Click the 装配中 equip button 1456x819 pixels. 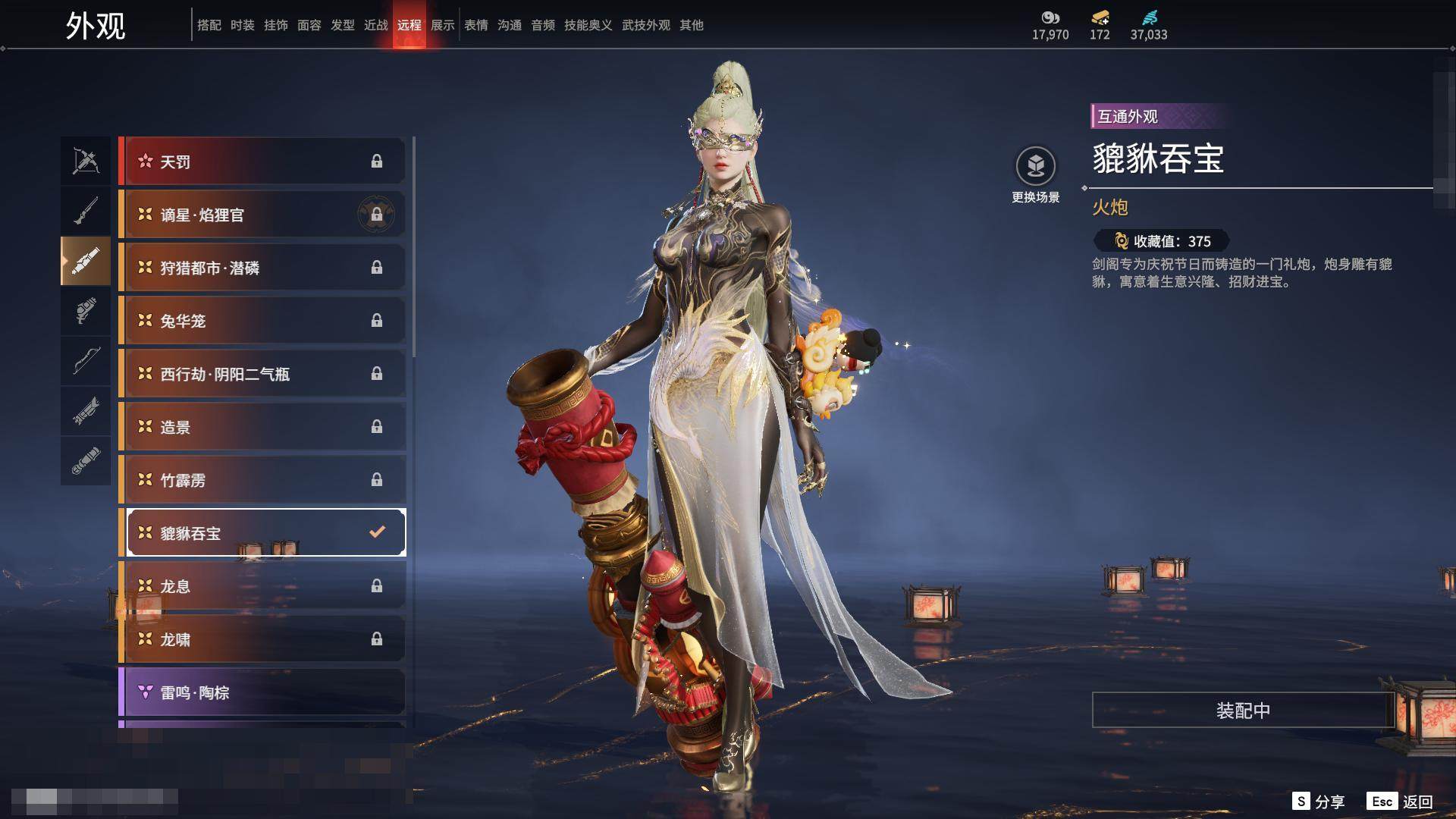click(x=1242, y=711)
